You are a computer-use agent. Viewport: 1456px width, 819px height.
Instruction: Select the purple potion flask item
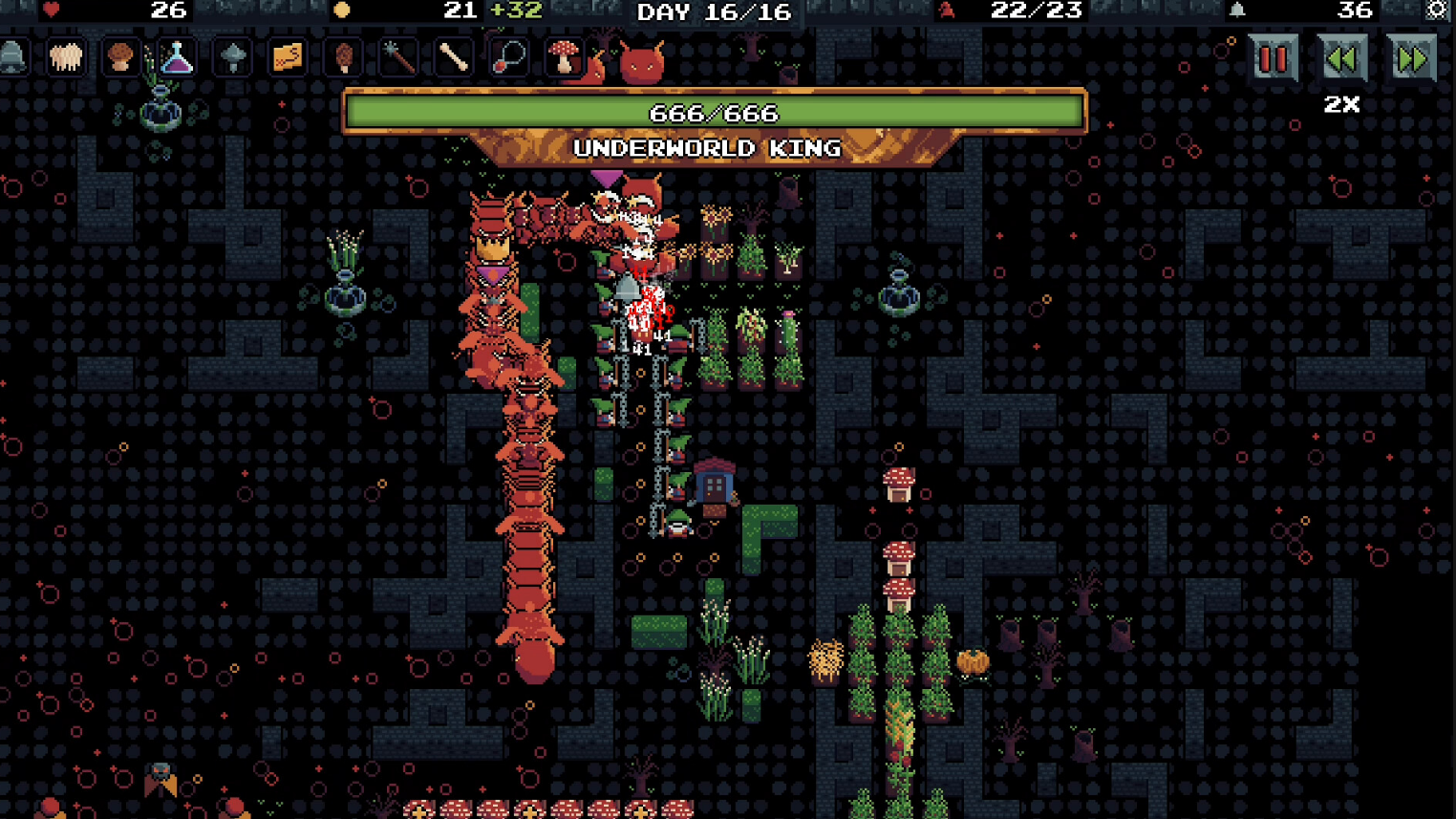175,57
